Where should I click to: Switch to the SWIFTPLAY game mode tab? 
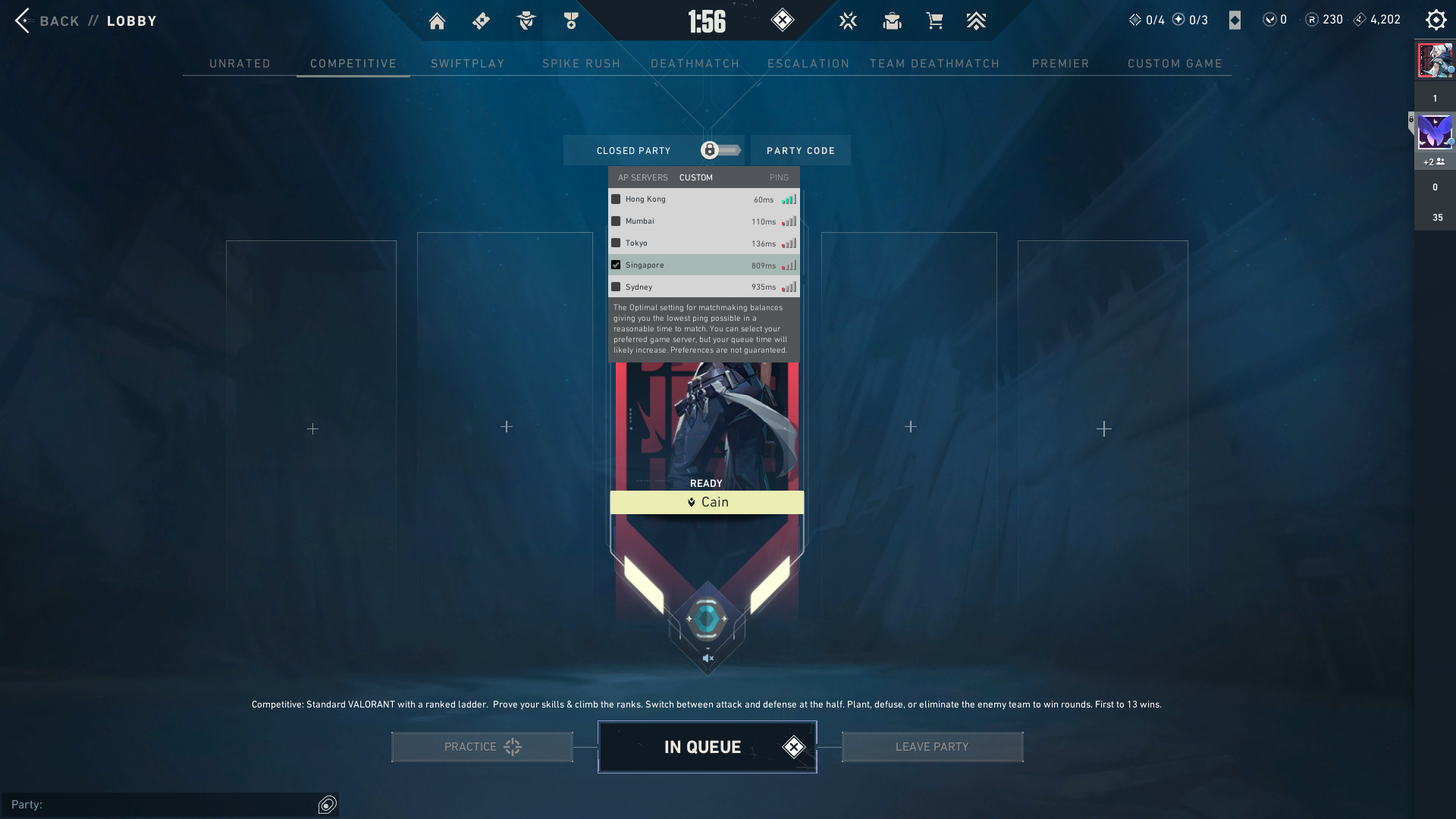tap(468, 64)
